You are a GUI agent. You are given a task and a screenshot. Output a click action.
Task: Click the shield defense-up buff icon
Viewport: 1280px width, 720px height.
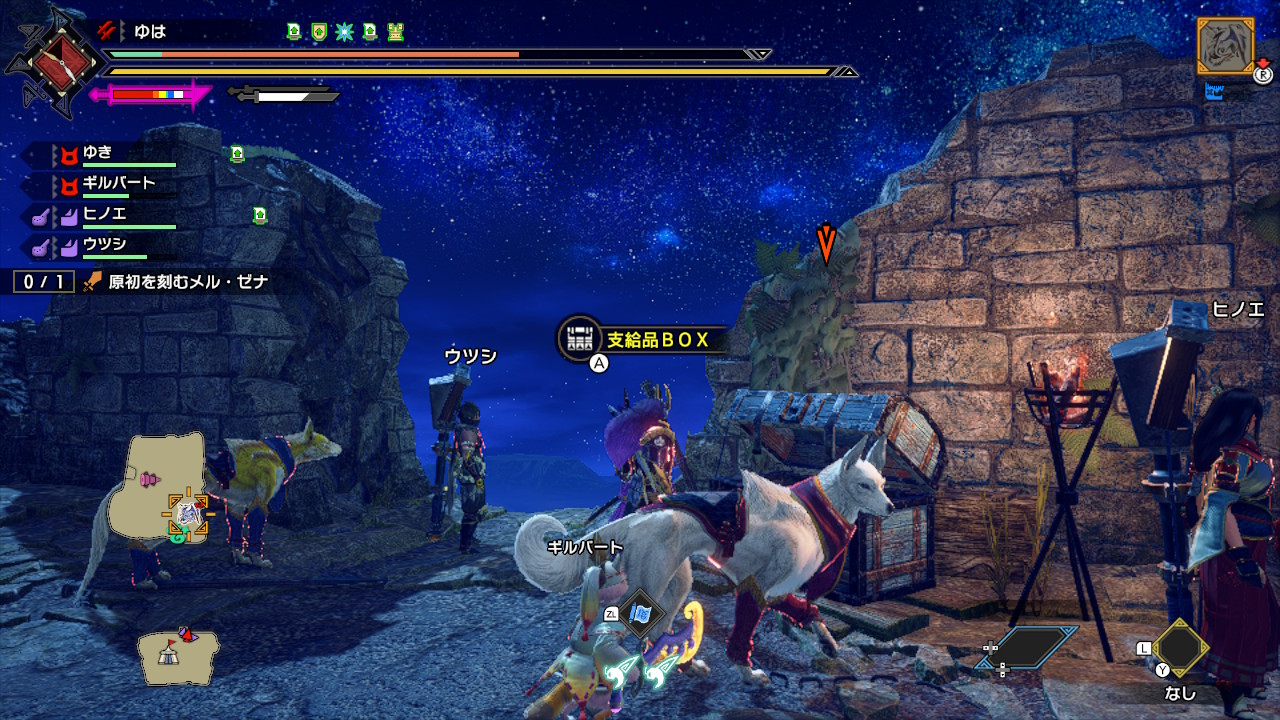(x=319, y=32)
